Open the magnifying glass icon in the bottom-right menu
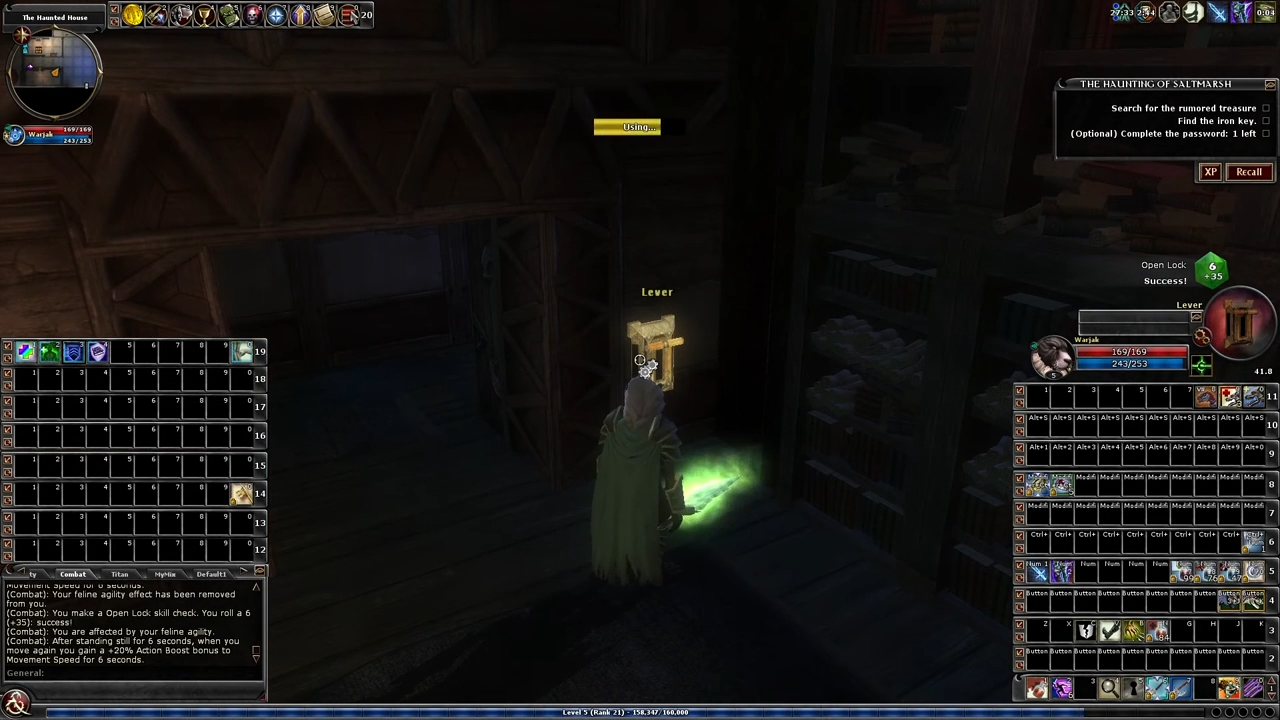The width and height of the screenshot is (1280, 720). [1109, 687]
